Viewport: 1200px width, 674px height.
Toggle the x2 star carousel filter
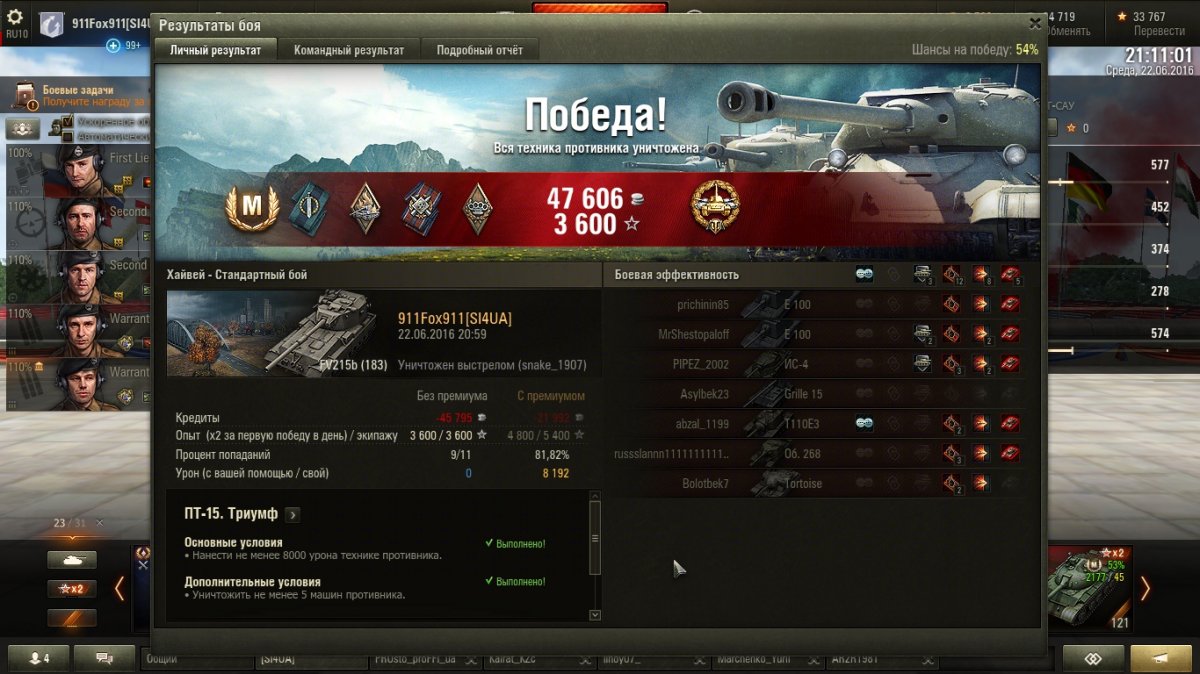click(72, 589)
